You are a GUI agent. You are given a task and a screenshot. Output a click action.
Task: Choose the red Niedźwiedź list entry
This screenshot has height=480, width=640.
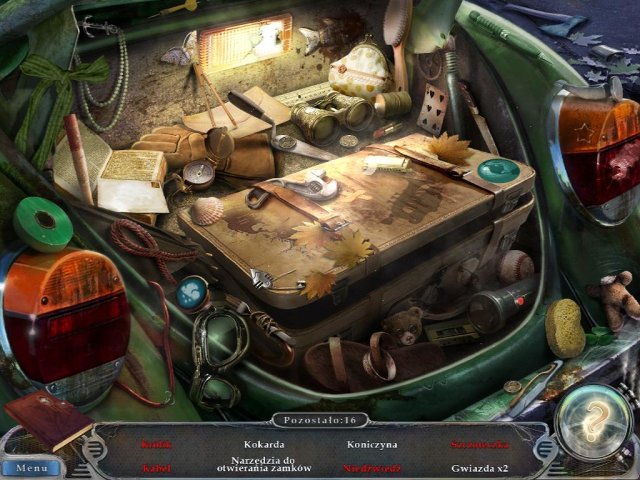[372, 466]
